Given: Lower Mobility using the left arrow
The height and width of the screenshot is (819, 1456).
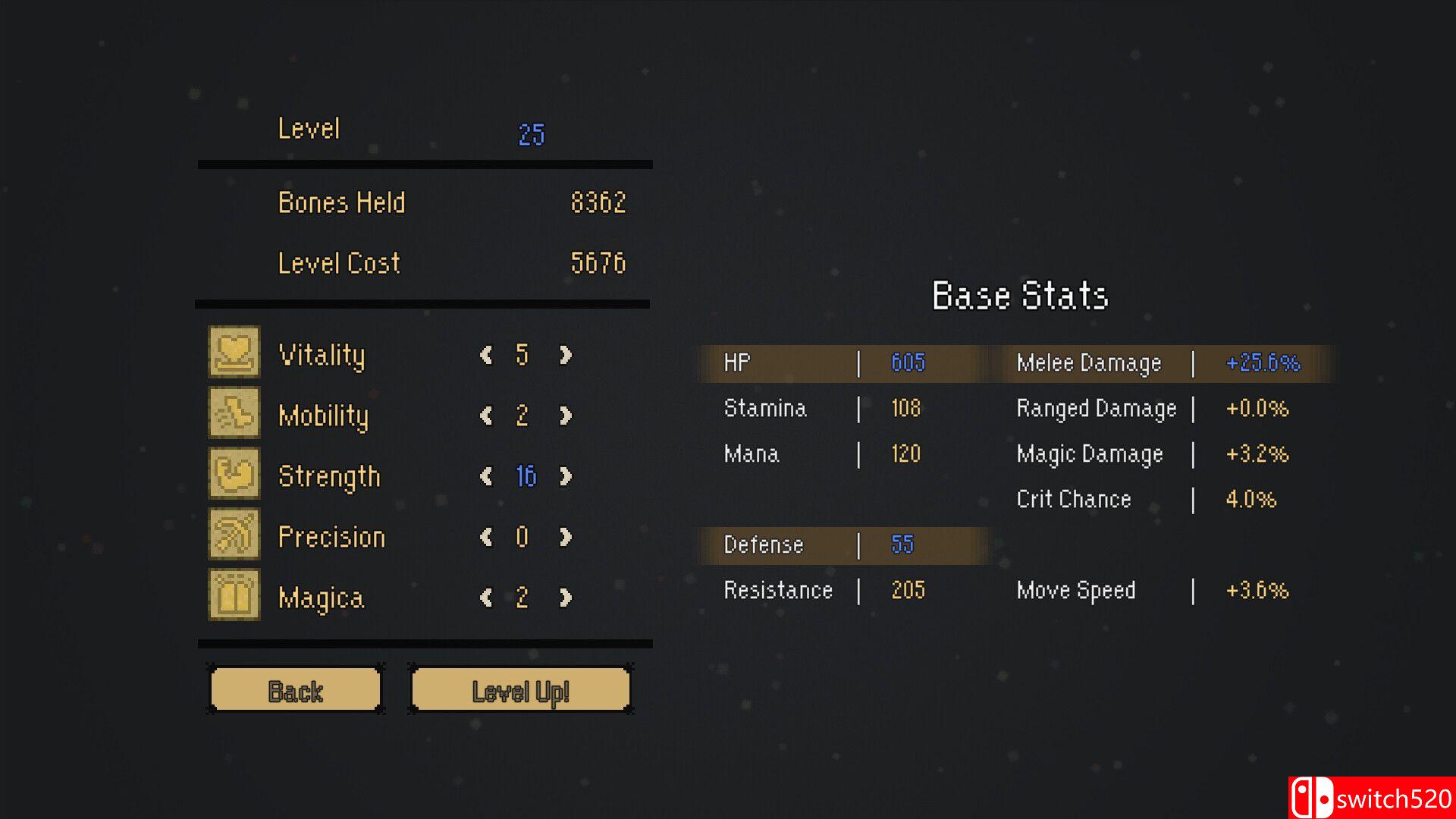Looking at the screenshot, I should click(486, 416).
